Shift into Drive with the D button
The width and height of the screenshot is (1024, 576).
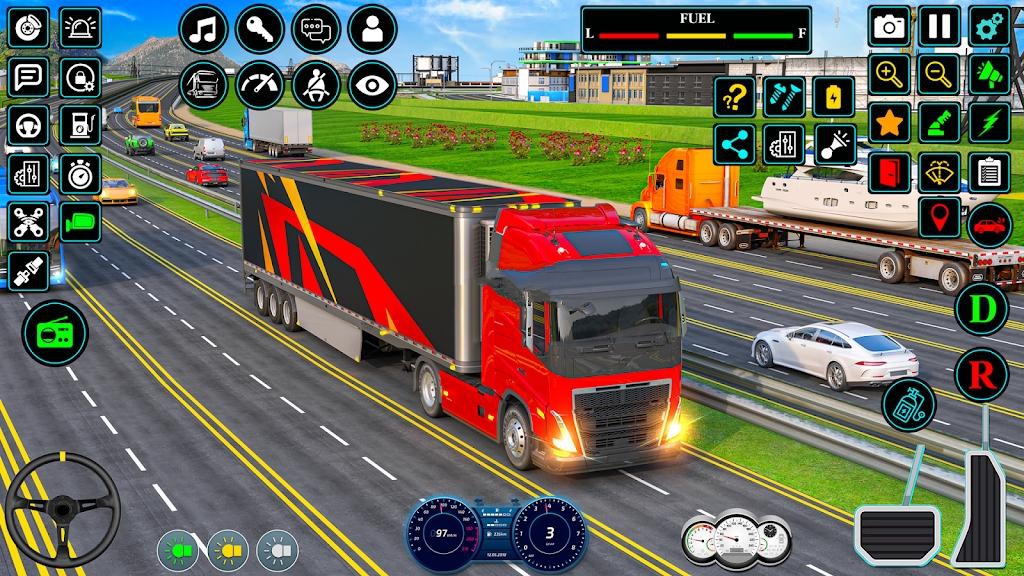point(981,309)
